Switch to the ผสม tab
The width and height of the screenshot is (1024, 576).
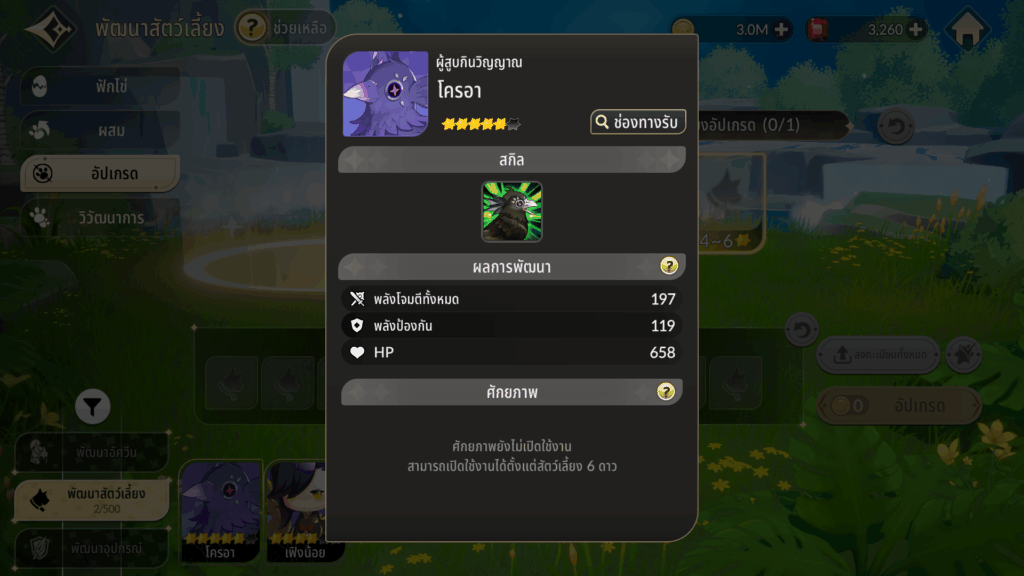(x=98, y=130)
